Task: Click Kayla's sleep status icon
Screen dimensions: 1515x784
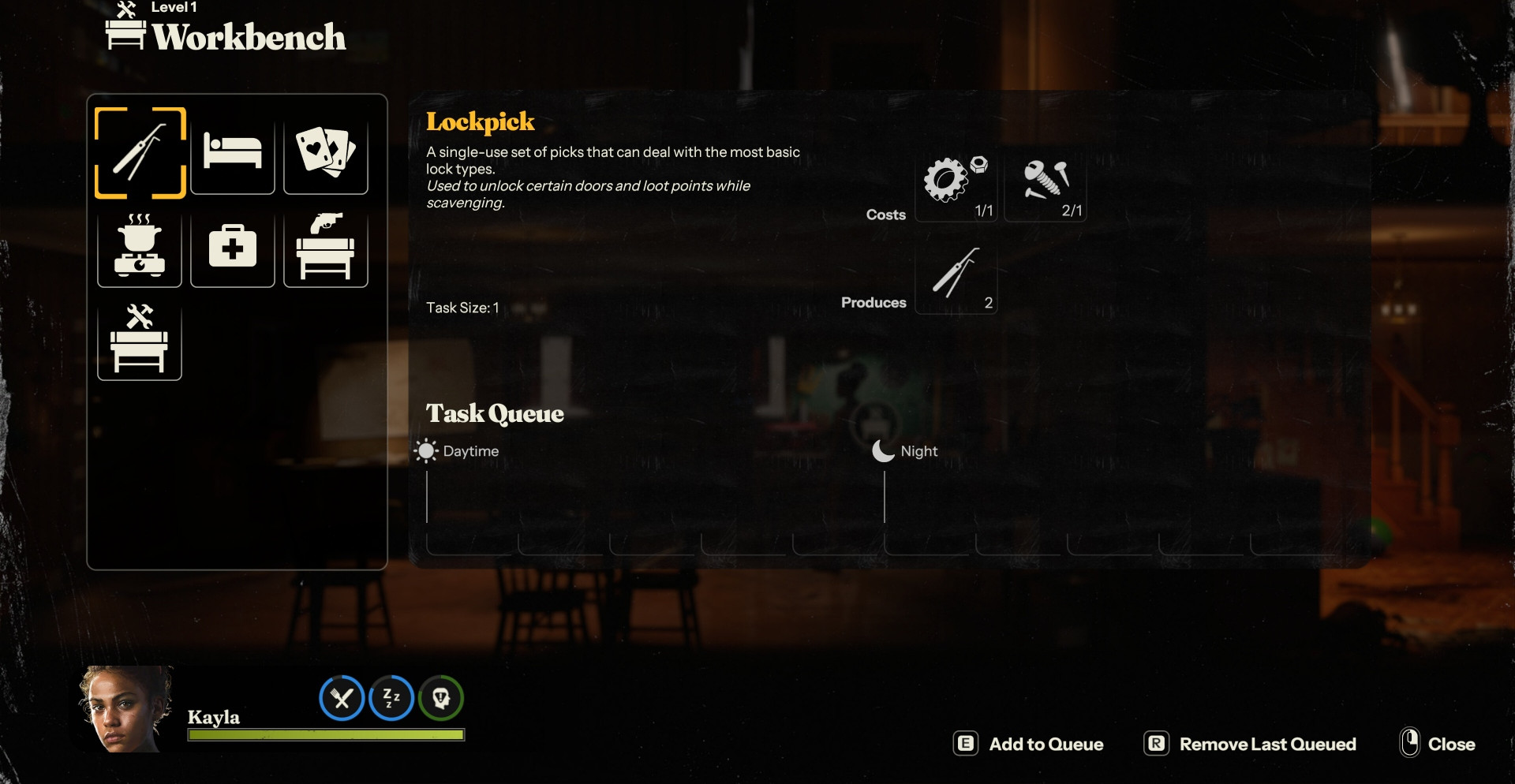Action: 391,698
